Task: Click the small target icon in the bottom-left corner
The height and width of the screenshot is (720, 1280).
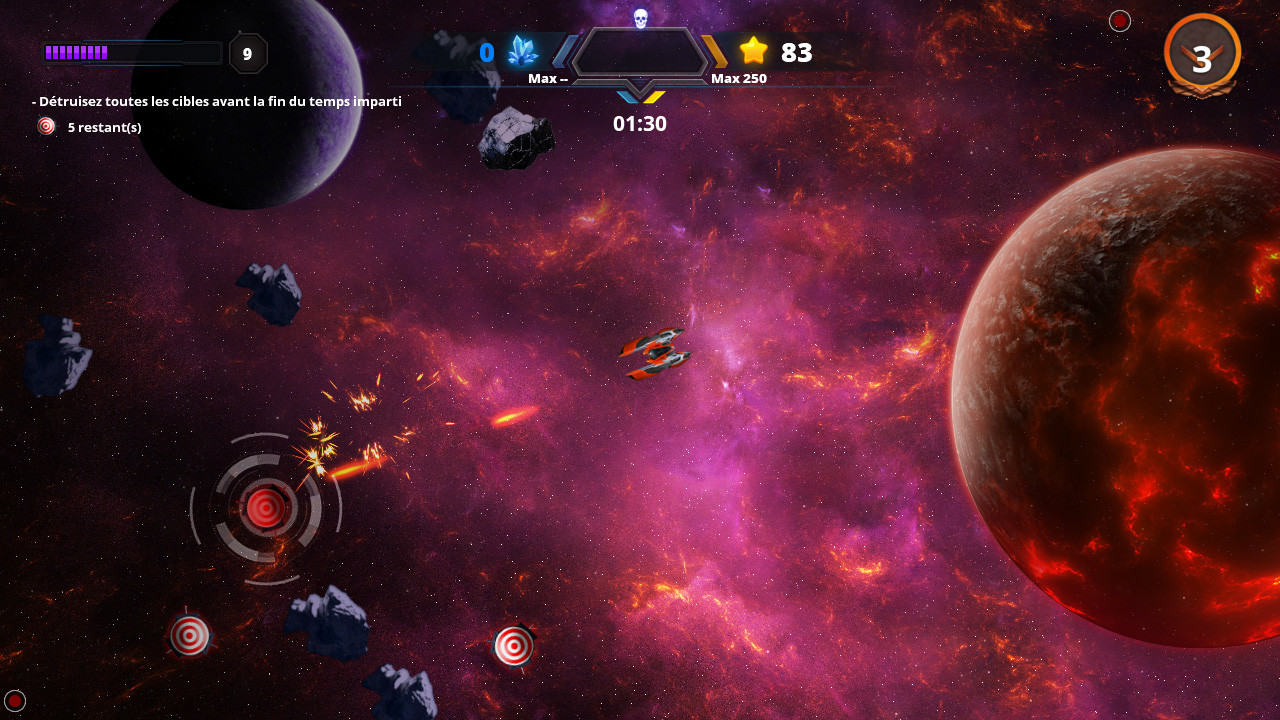Action: pos(15,701)
